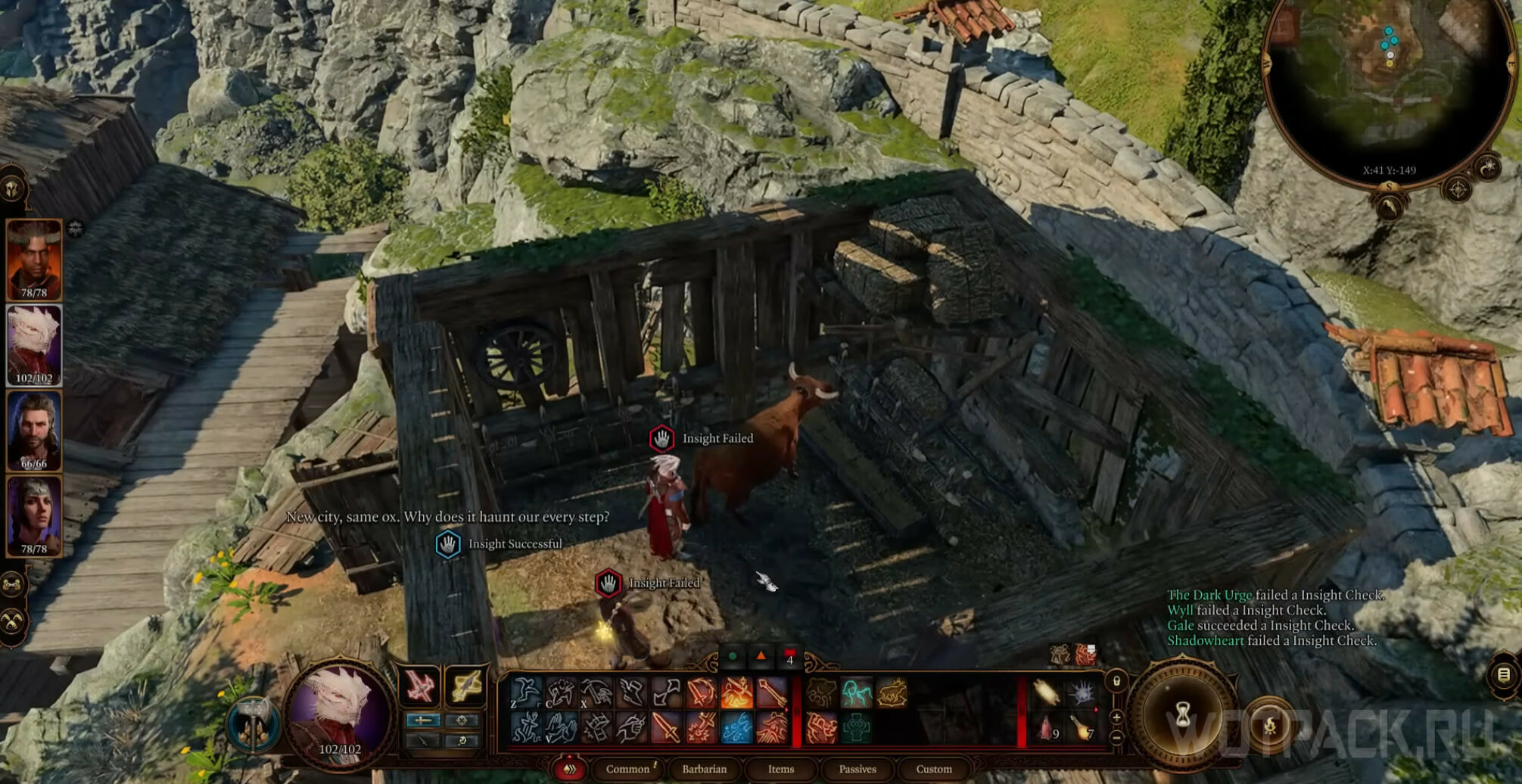This screenshot has height=784, width=1522.
Task: Select the sword main-hand attack icon
Action: point(665,728)
